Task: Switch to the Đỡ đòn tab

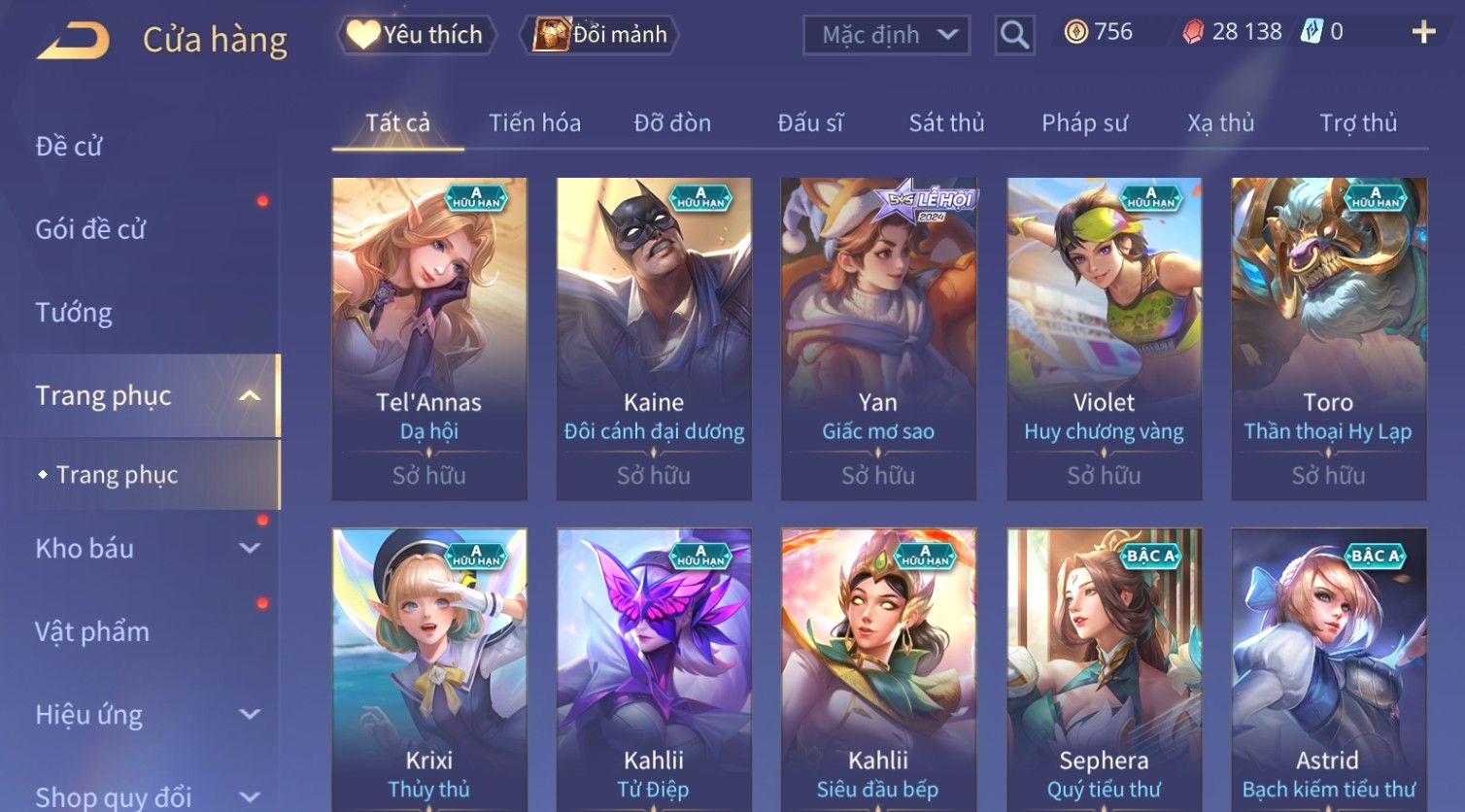Action: [x=672, y=123]
